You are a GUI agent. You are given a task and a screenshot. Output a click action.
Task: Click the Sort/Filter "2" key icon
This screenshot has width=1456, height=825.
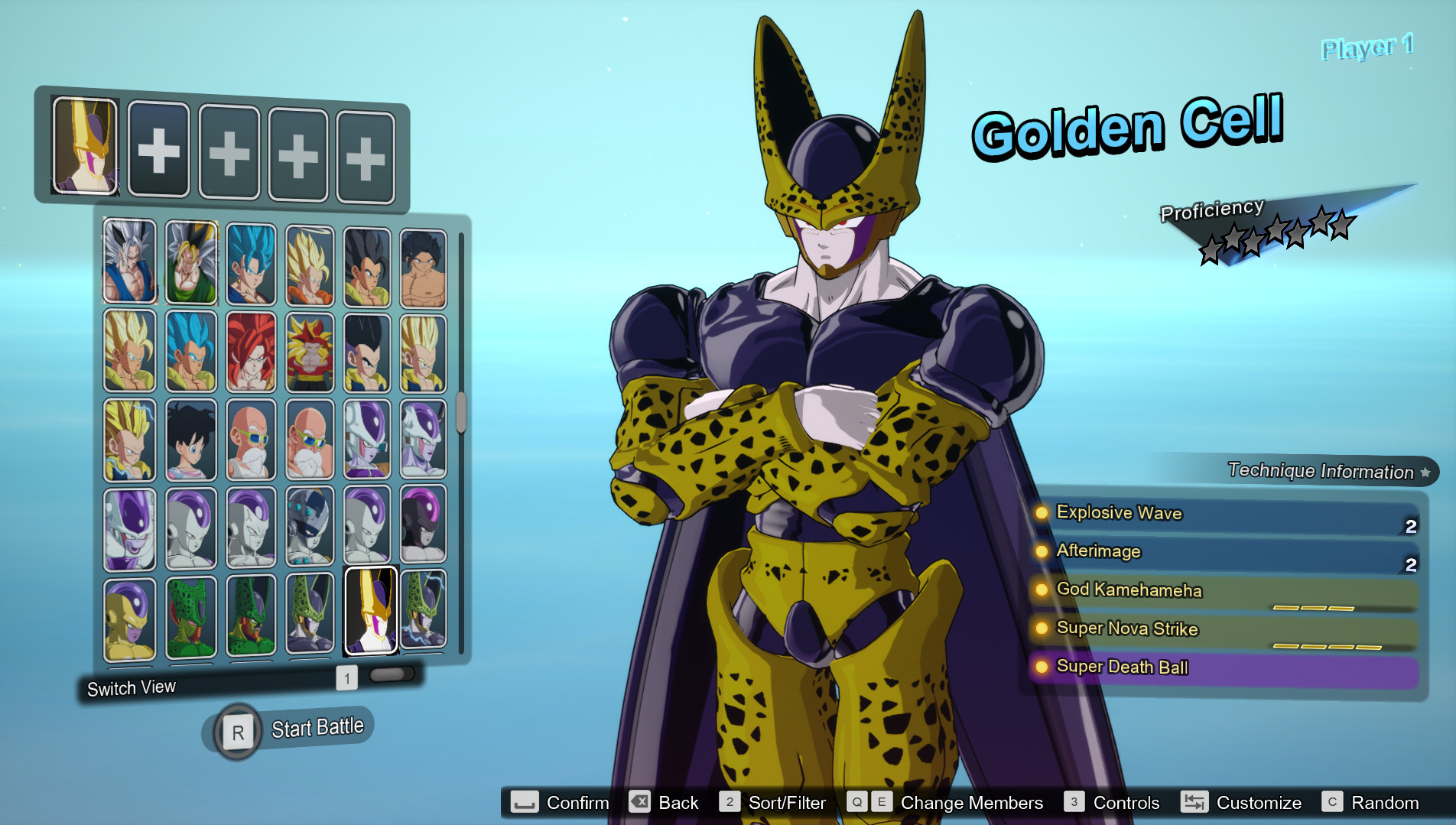pos(730,802)
